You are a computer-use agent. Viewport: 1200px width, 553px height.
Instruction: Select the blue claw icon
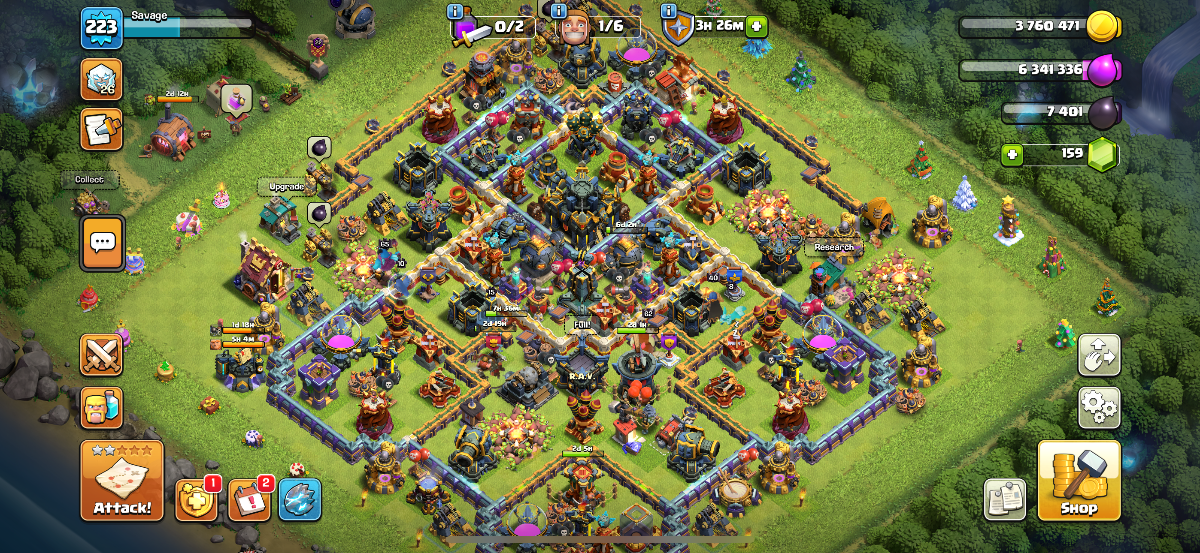[x=300, y=499]
